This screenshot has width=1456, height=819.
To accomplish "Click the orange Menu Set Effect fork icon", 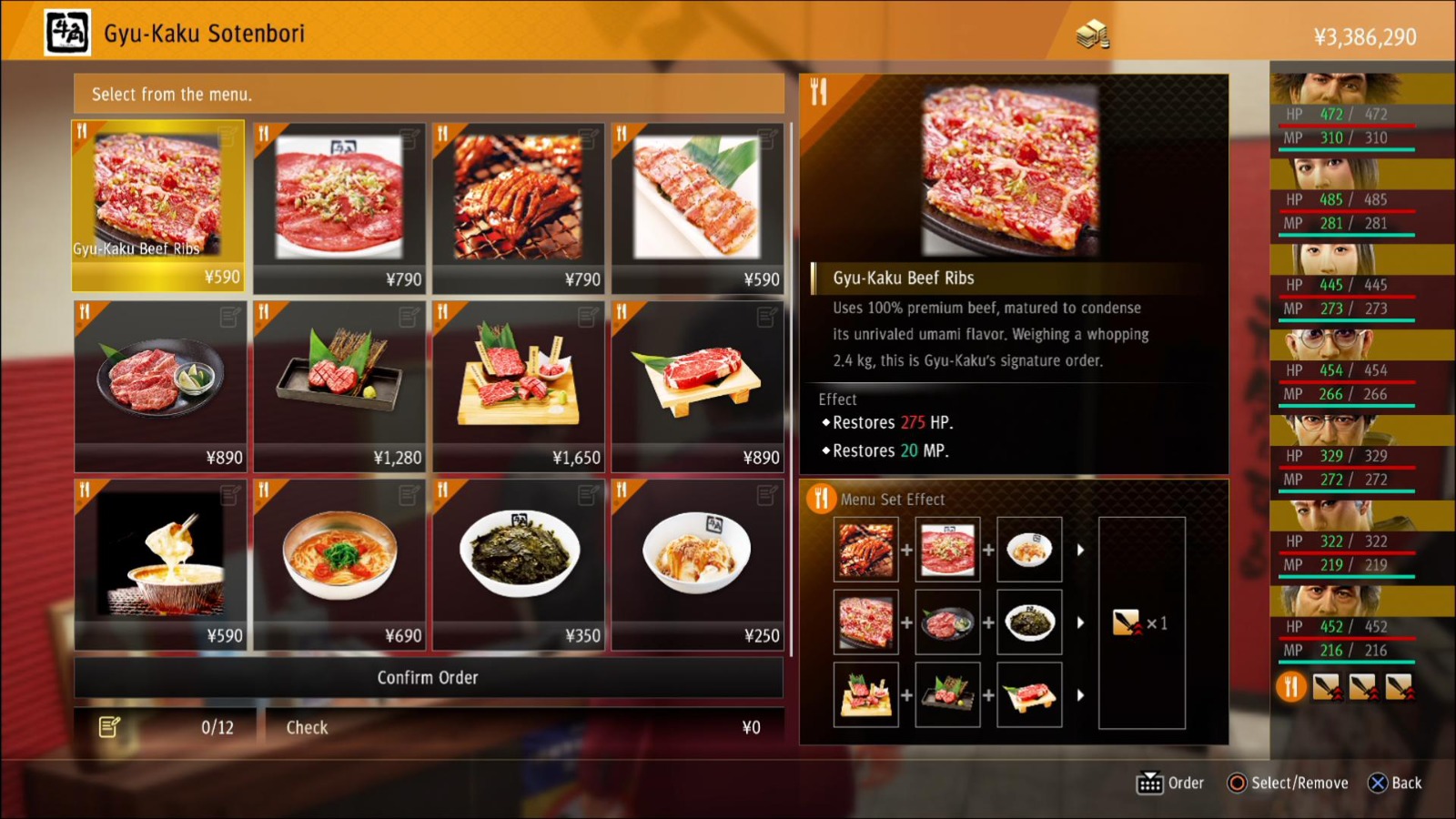I will pos(822,499).
